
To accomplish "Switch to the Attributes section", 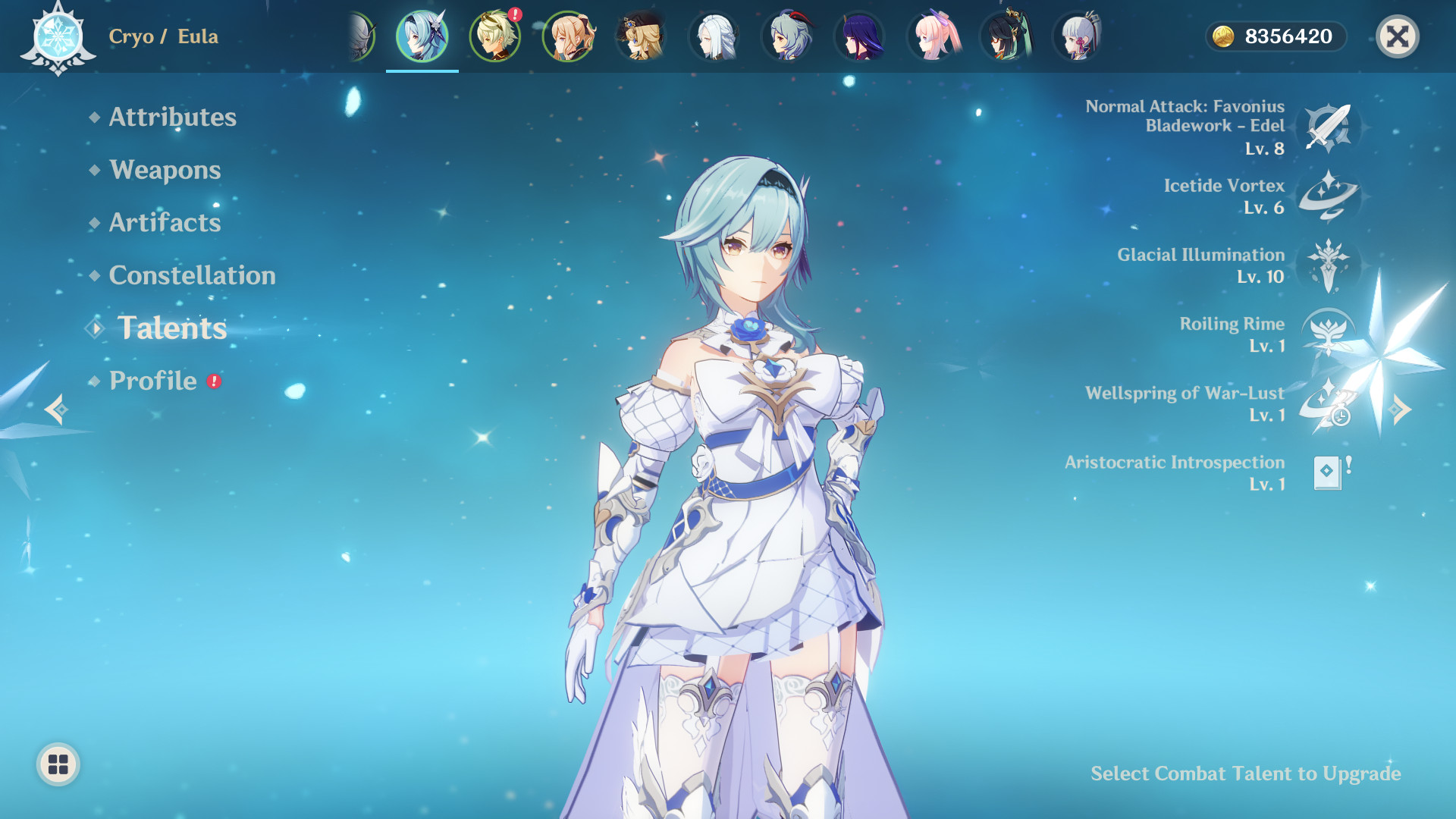I will (172, 118).
